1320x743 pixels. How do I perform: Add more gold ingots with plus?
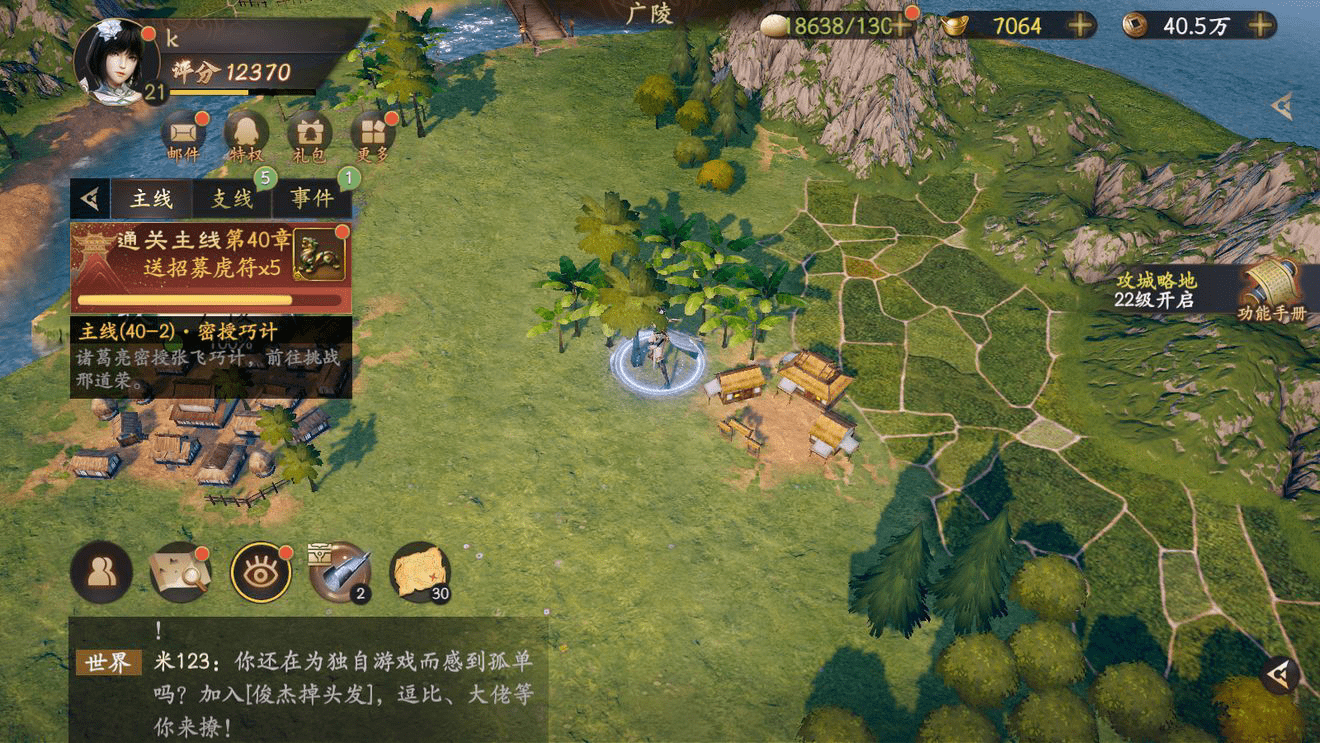[1080, 26]
